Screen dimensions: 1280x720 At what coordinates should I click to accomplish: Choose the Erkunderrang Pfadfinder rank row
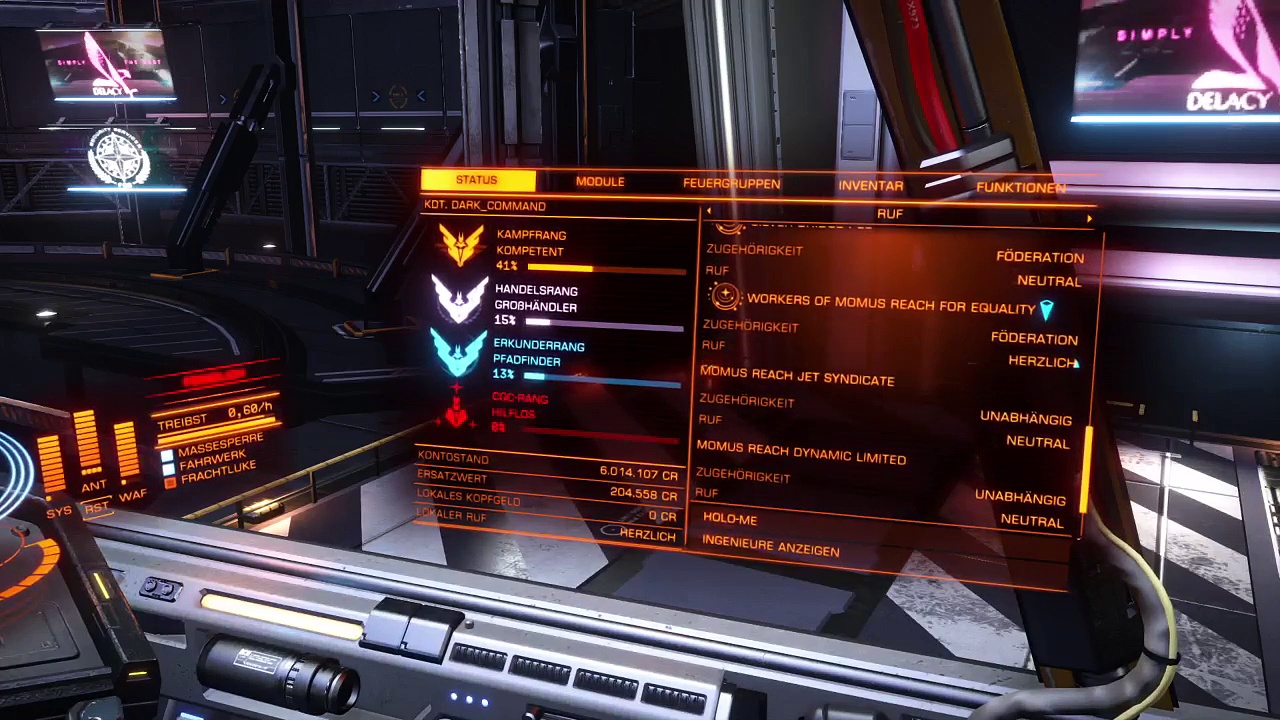(560, 359)
